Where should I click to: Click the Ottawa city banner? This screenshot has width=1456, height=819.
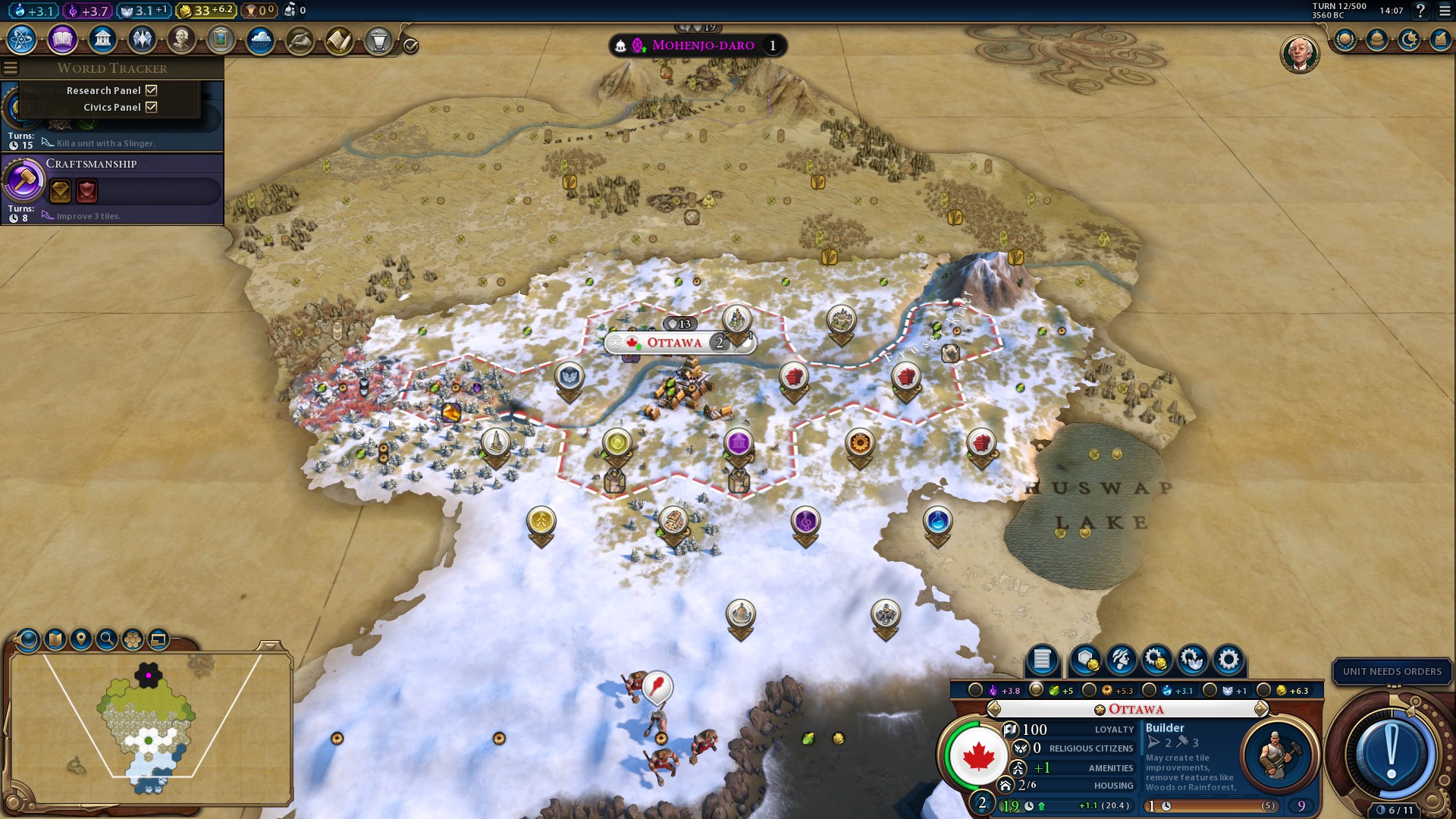click(x=674, y=343)
